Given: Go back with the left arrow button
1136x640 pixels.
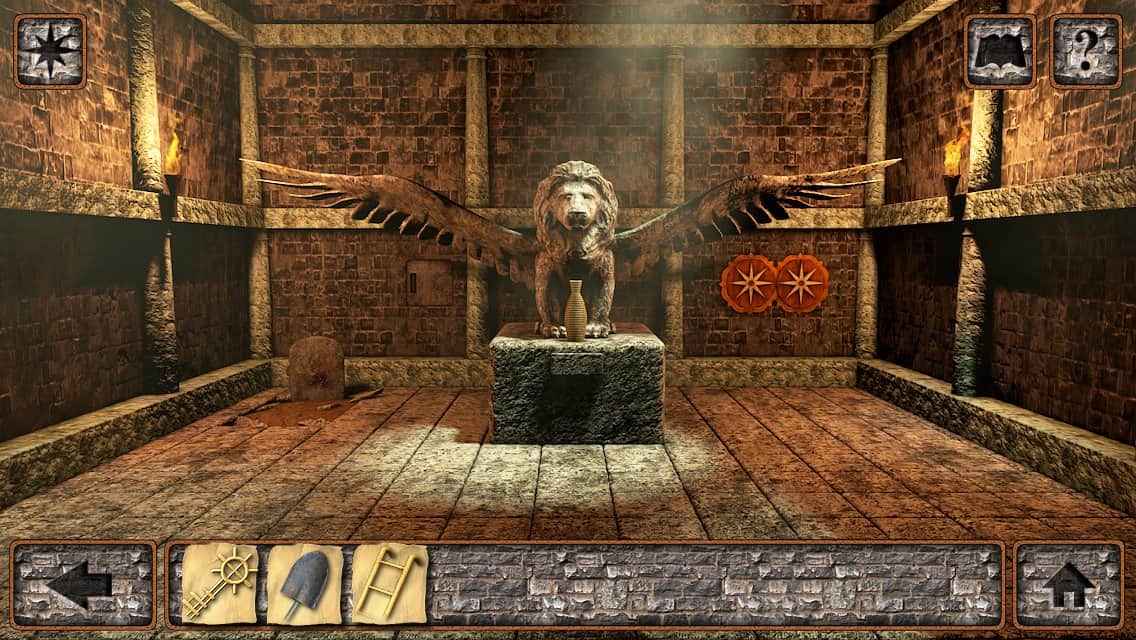Looking at the screenshot, I should click(83, 585).
